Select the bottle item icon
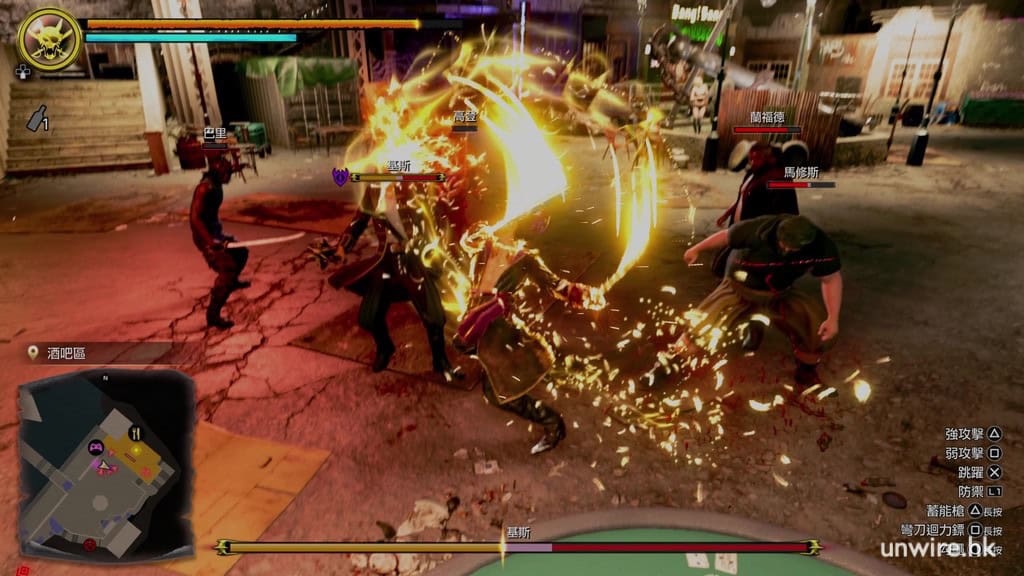This screenshot has width=1024, height=576. pos(38,118)
